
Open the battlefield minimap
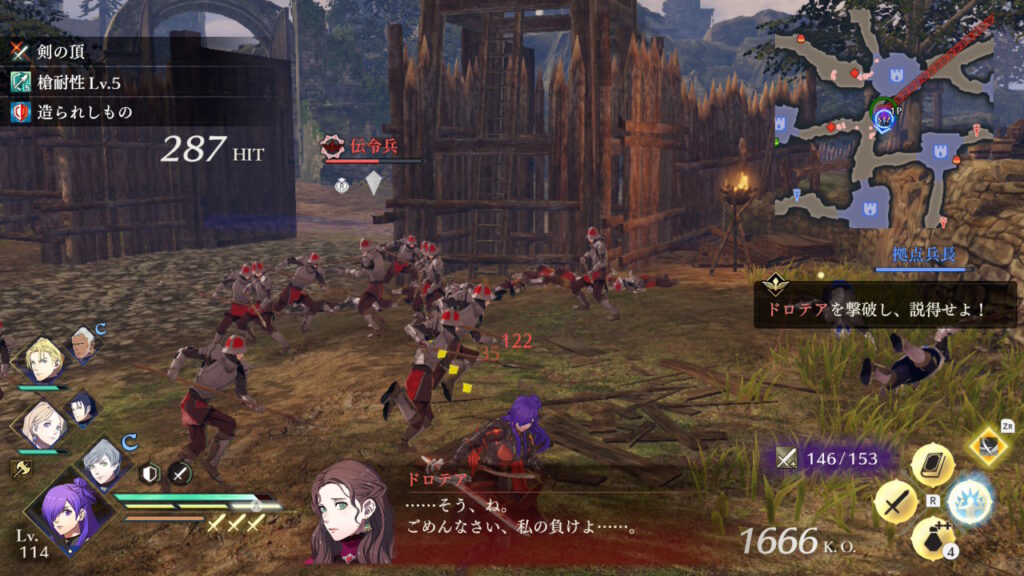[882, 118]
